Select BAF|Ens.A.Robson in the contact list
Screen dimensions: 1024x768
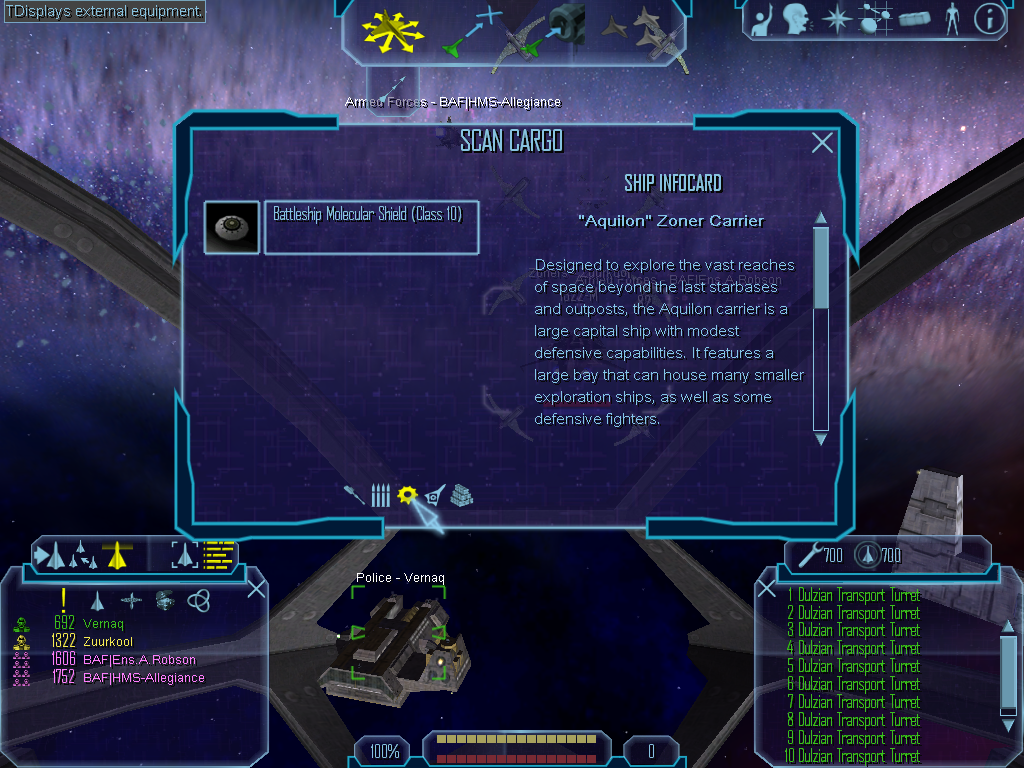point(139,659)
